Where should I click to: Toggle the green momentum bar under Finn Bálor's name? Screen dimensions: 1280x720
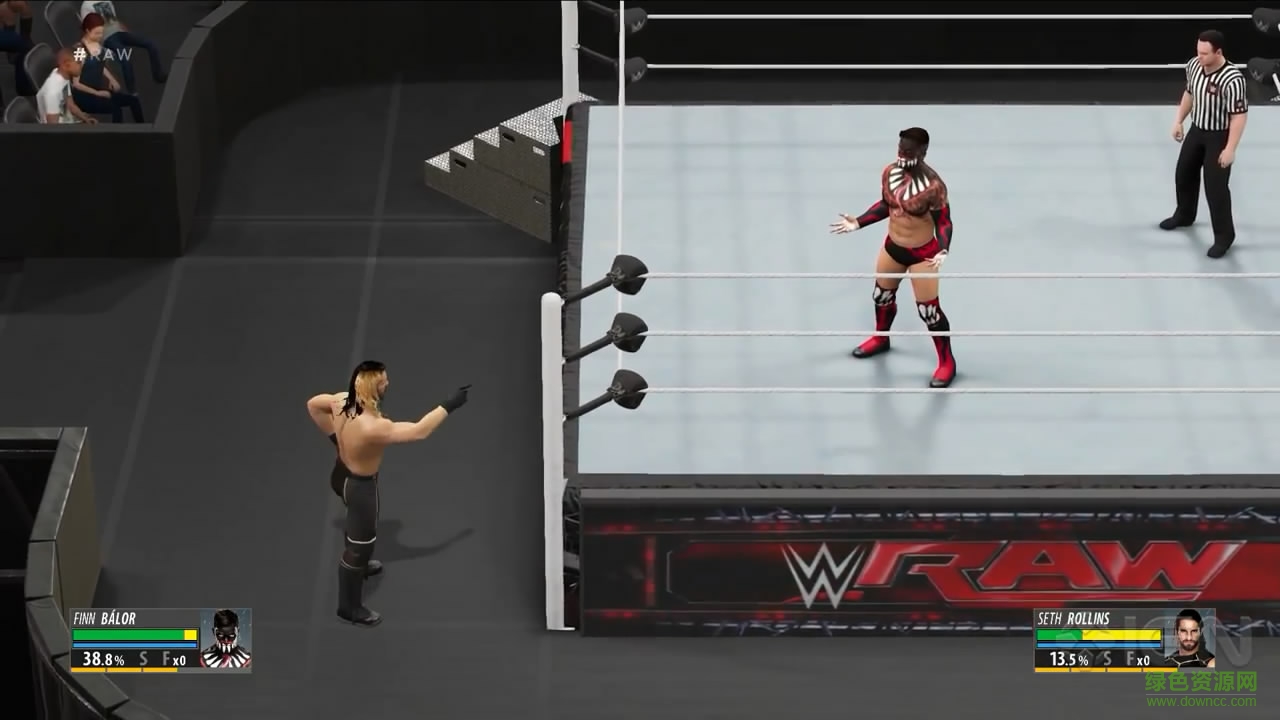tap(125, 634)
